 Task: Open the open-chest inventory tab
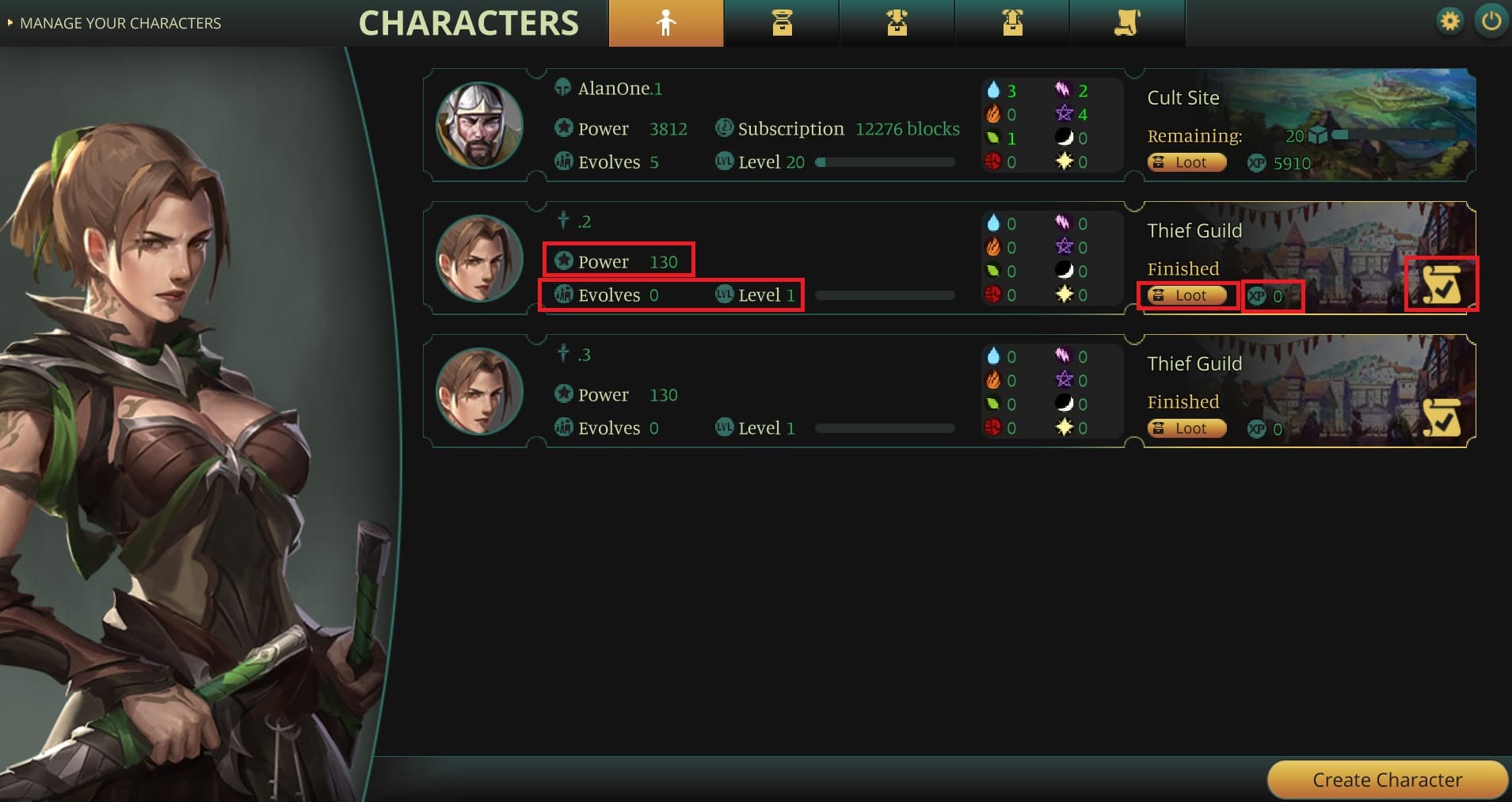click(782, 23)
